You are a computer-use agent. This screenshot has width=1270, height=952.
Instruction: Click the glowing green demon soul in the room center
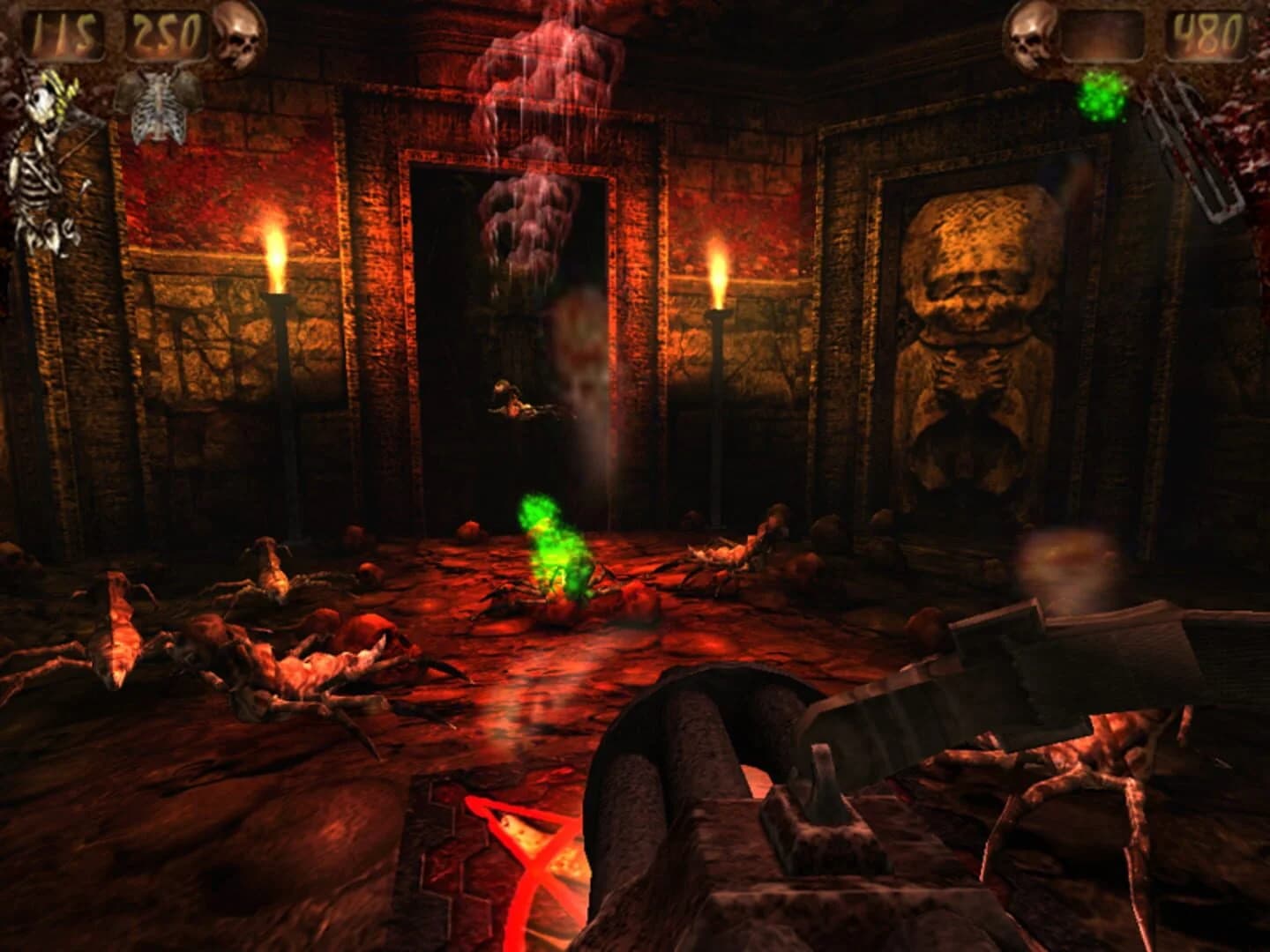(551, 547)
